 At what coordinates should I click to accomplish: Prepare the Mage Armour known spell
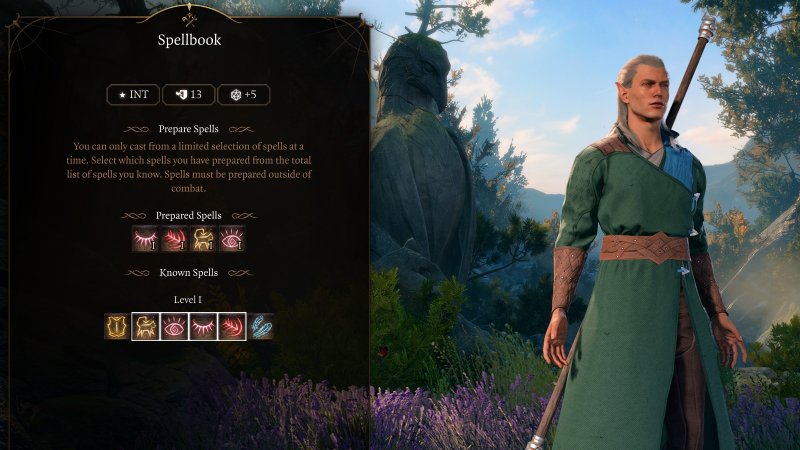(x=117, y=326)
